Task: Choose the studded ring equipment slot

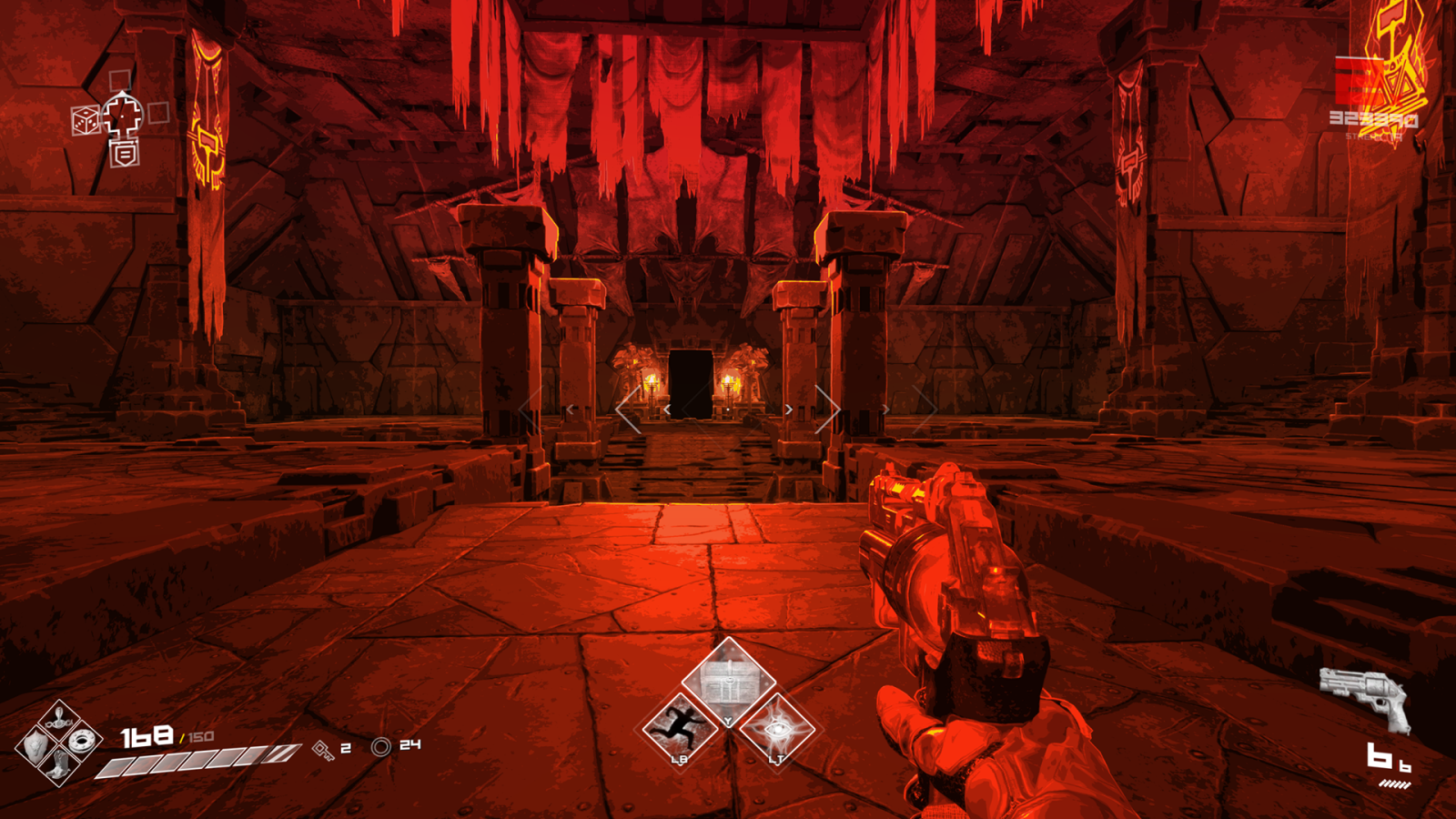Action: 84,742
